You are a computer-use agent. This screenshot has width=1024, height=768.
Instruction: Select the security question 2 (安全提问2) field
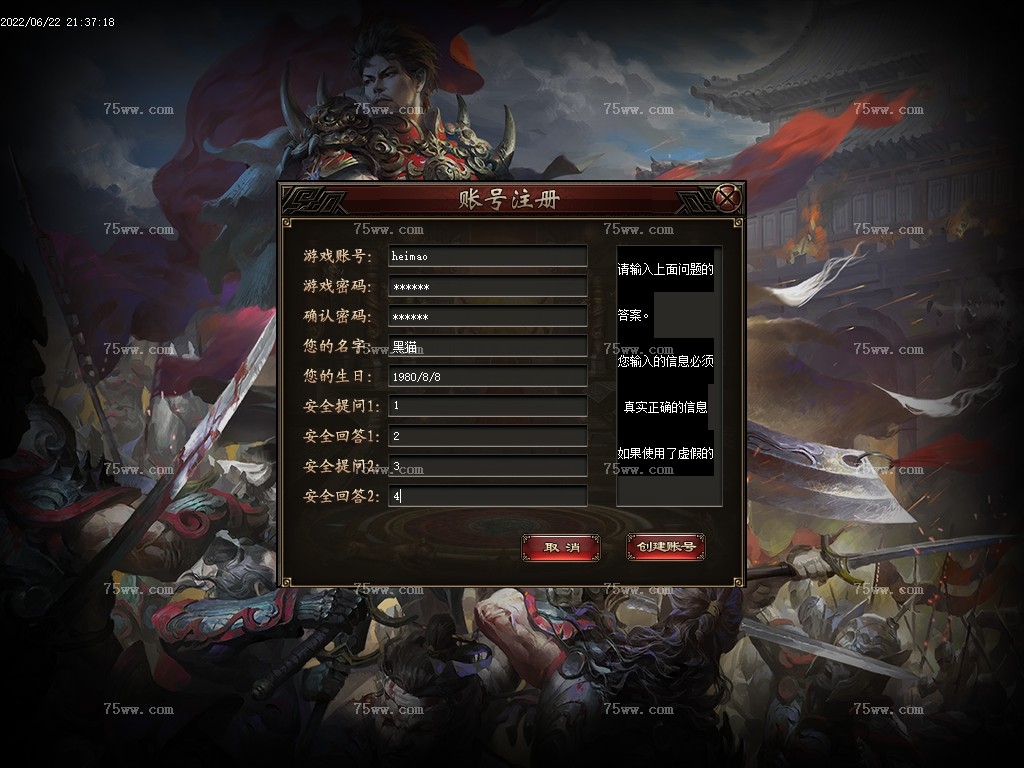(487, 466)
